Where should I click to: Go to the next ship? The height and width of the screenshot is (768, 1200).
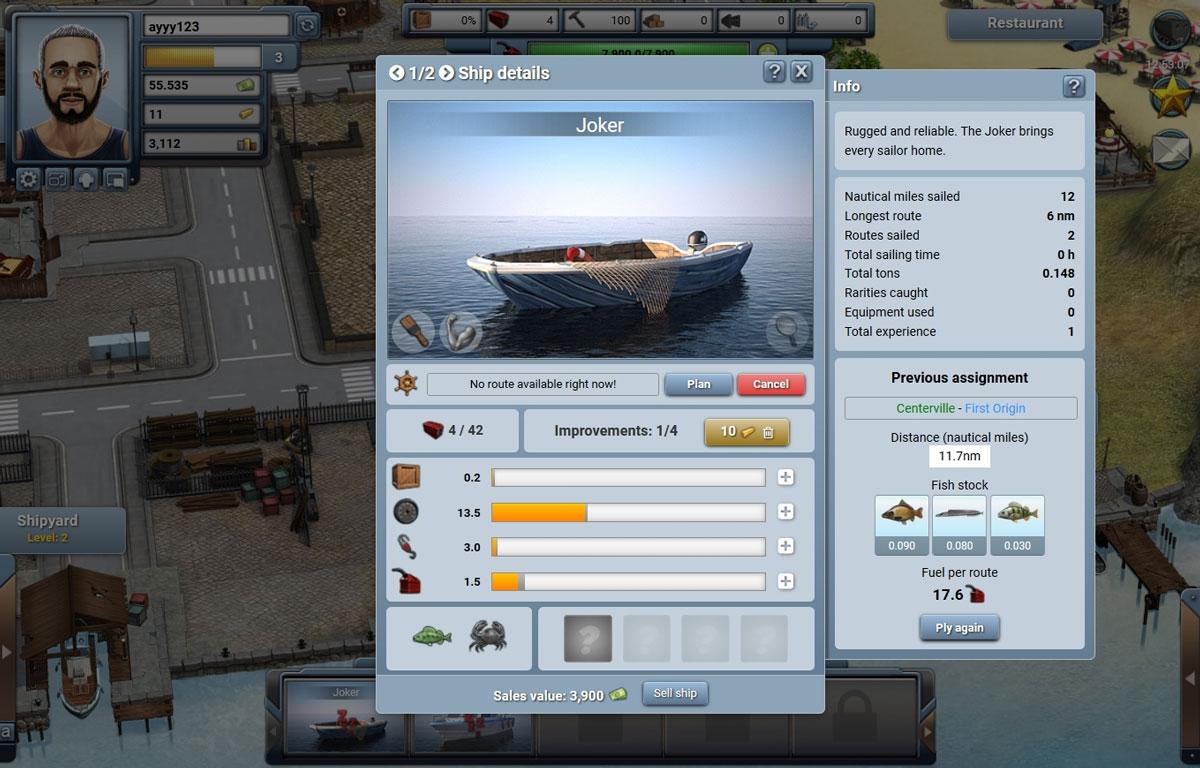(446, 73)
